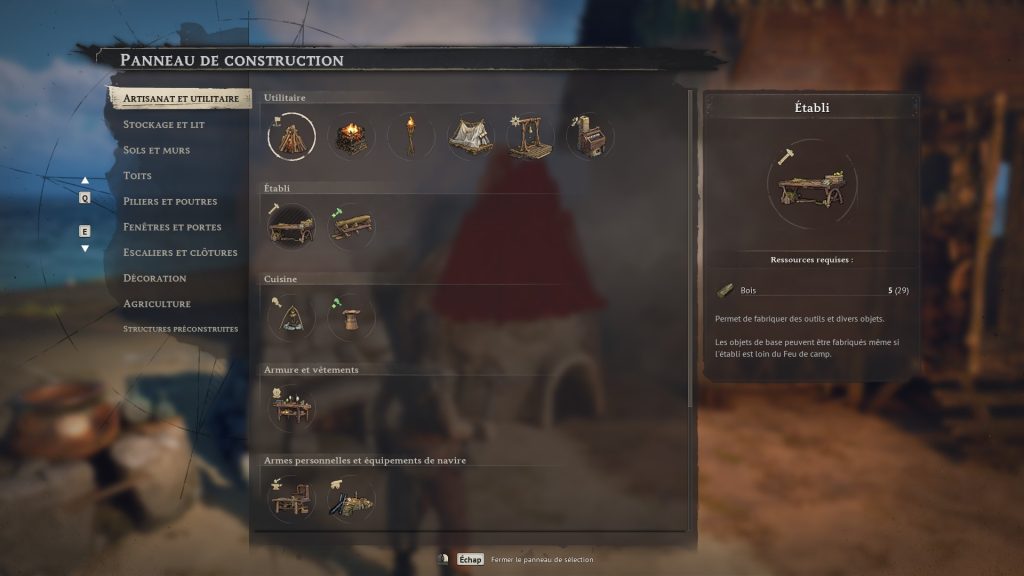Select the Artisanat et utilitaire category
Image resolution: width=1024 pixels, height=576 pixels.
180,99
